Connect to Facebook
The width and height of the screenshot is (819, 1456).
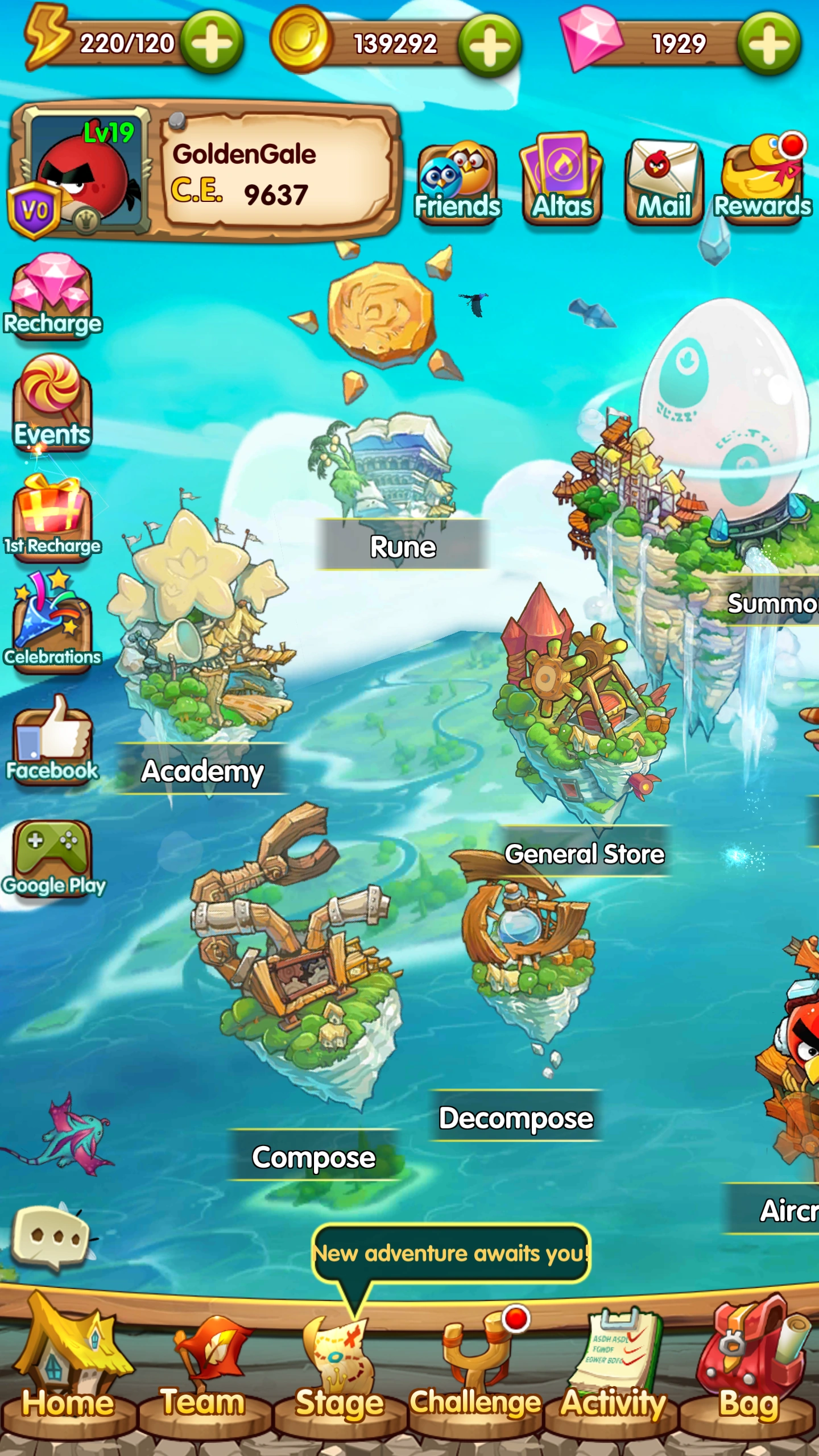point(54,739)
